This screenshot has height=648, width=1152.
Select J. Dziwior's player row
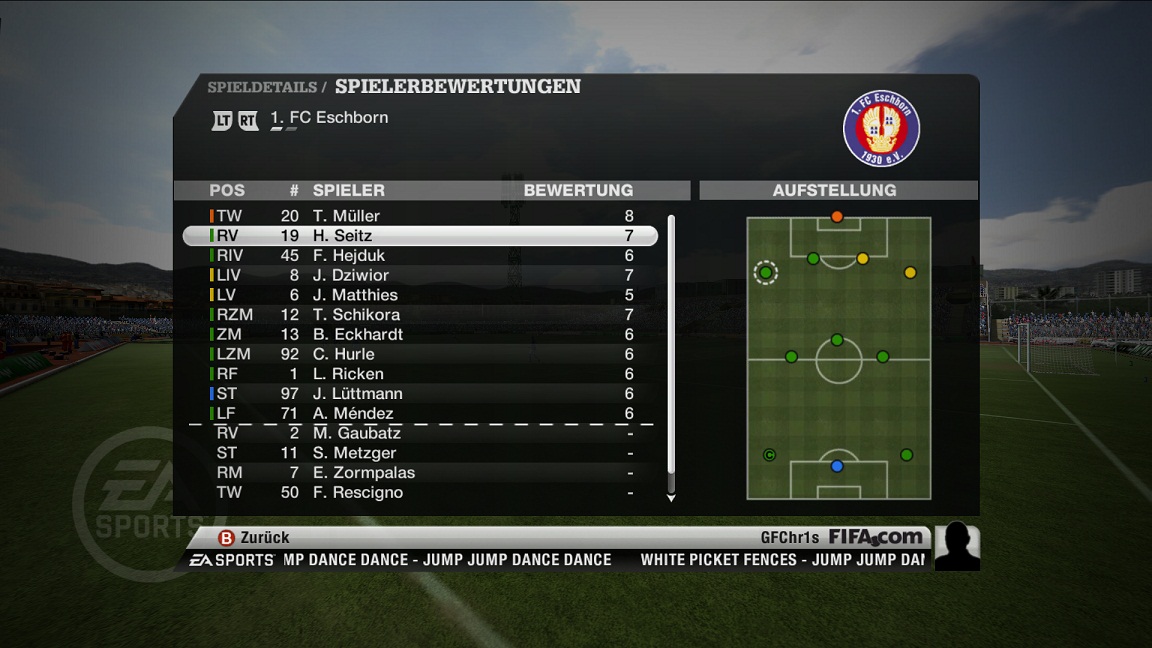click(420, 275)
